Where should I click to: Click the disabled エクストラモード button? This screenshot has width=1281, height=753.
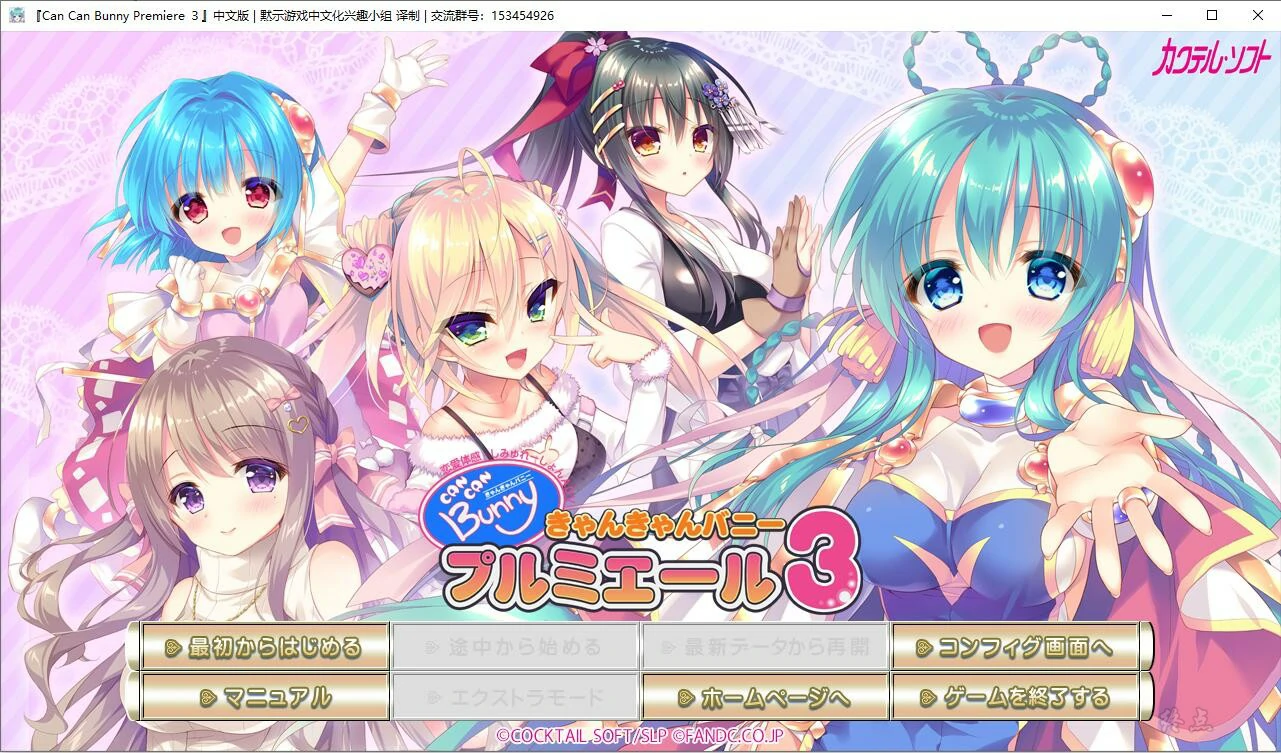click(515, 694)
